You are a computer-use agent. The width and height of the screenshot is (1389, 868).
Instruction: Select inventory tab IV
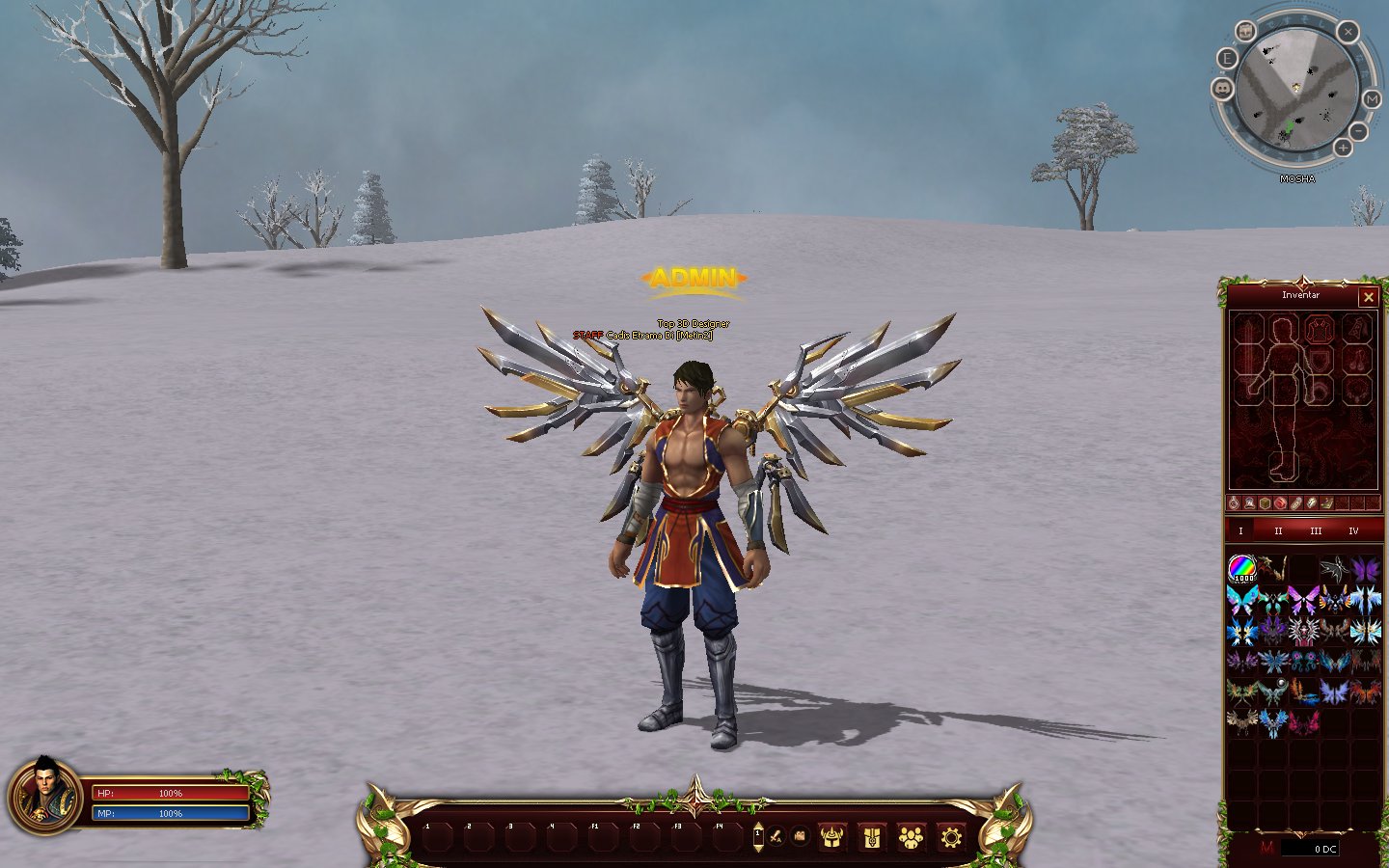pyautogui.click(x=1353, y=531)
